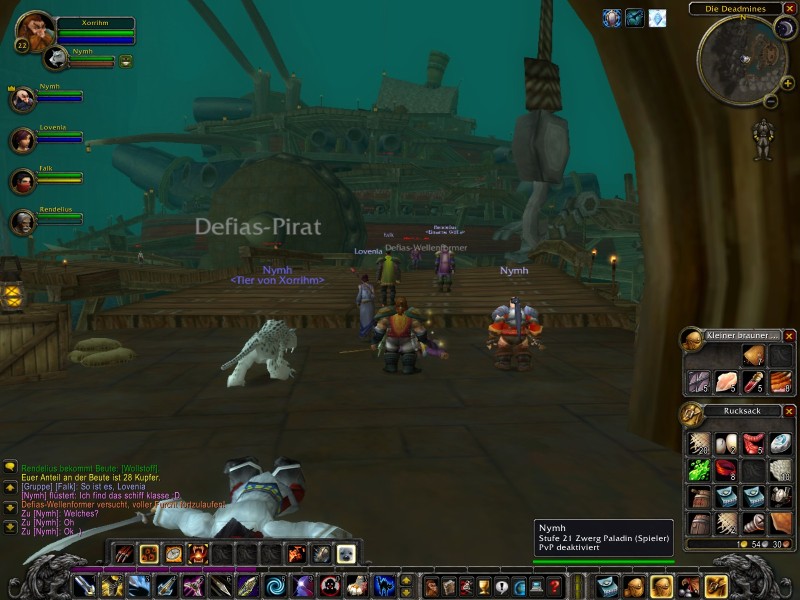The image size is (800, 600).
Task: Click the armored figure durability icon
Action: (763, 140)
